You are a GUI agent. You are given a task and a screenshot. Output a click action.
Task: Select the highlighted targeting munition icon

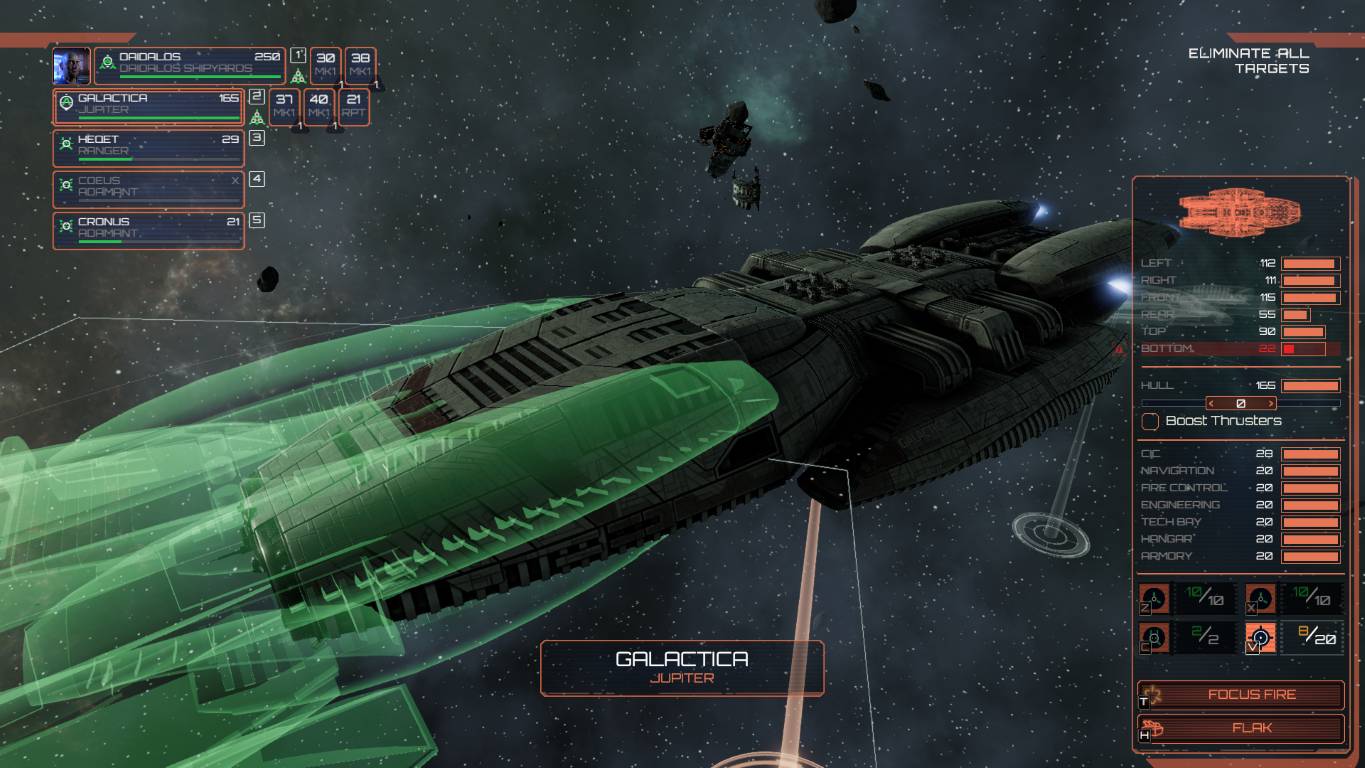[1261, 637]
